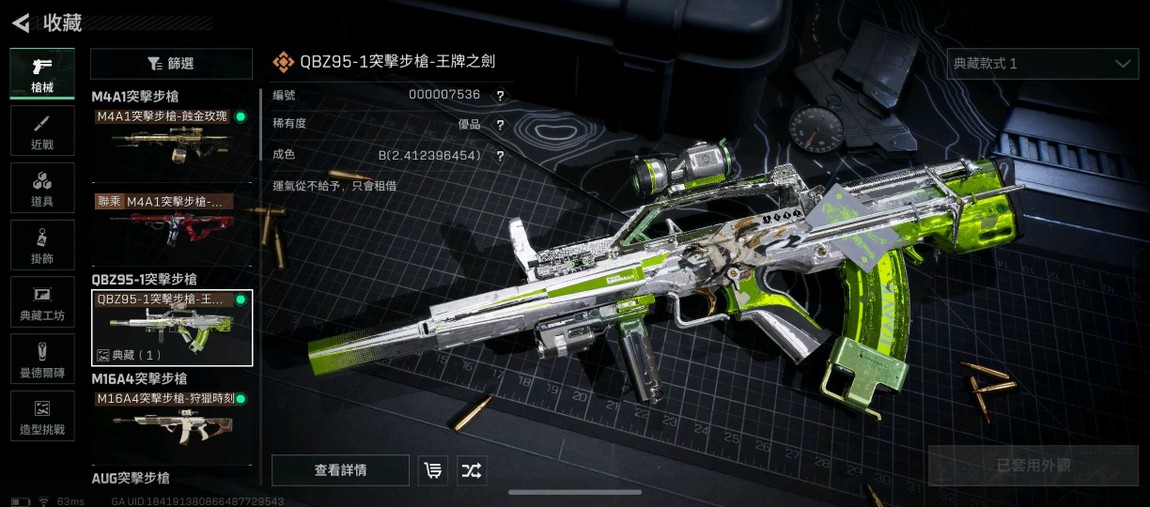Open the 篩選 filter button

coord(171,64)
